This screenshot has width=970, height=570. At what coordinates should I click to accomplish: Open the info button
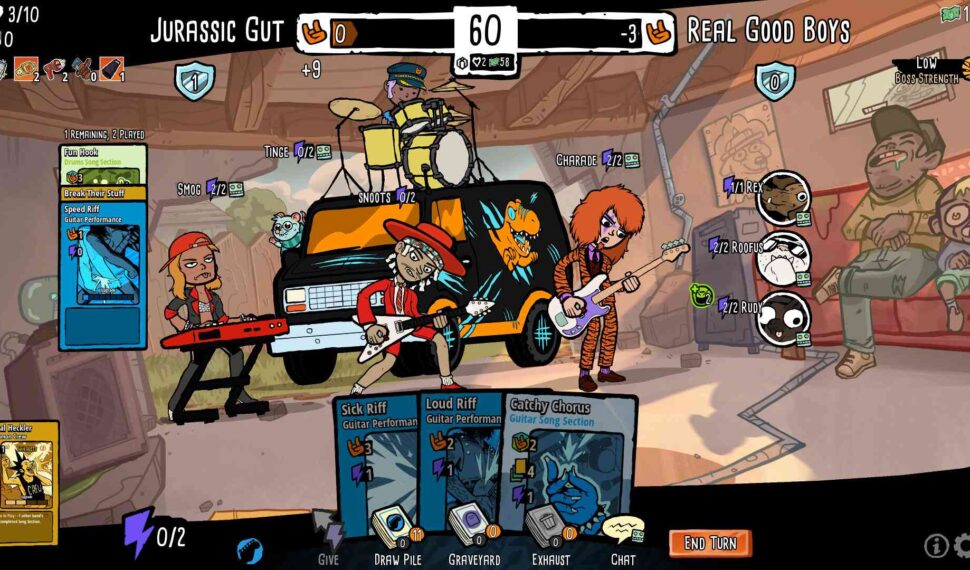point(936,545)
